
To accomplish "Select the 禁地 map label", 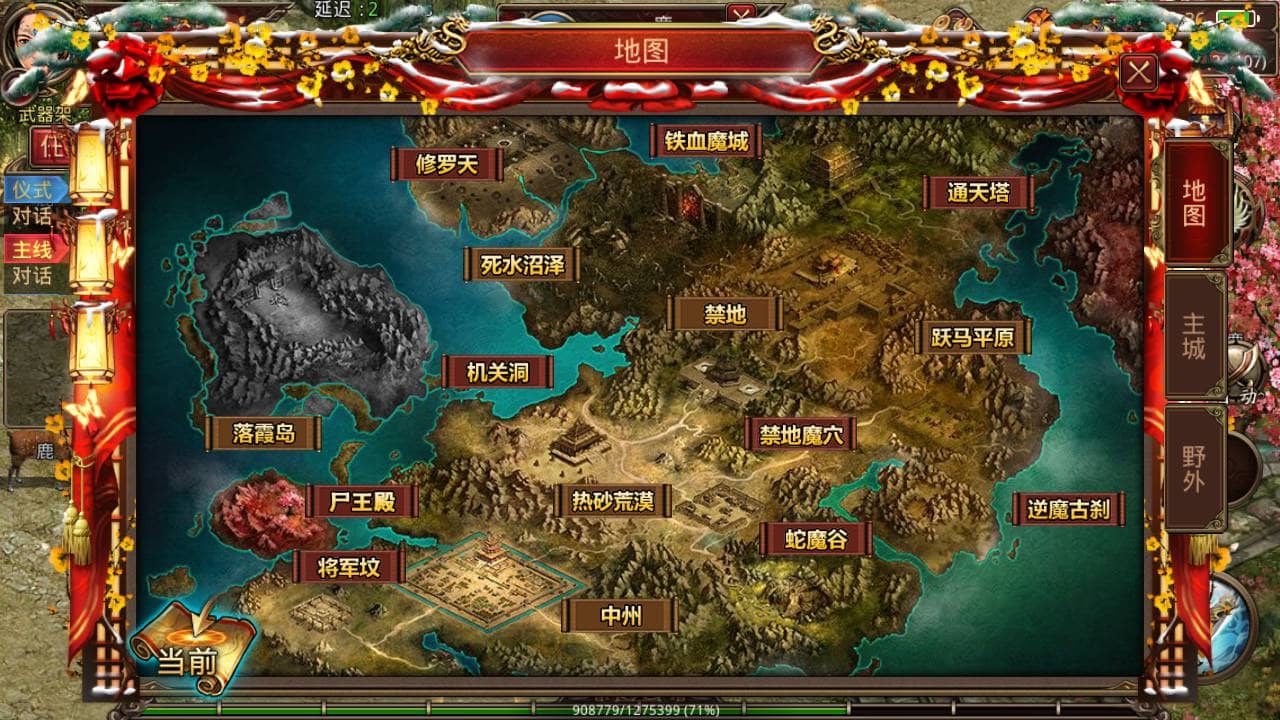I will (725, 314).
